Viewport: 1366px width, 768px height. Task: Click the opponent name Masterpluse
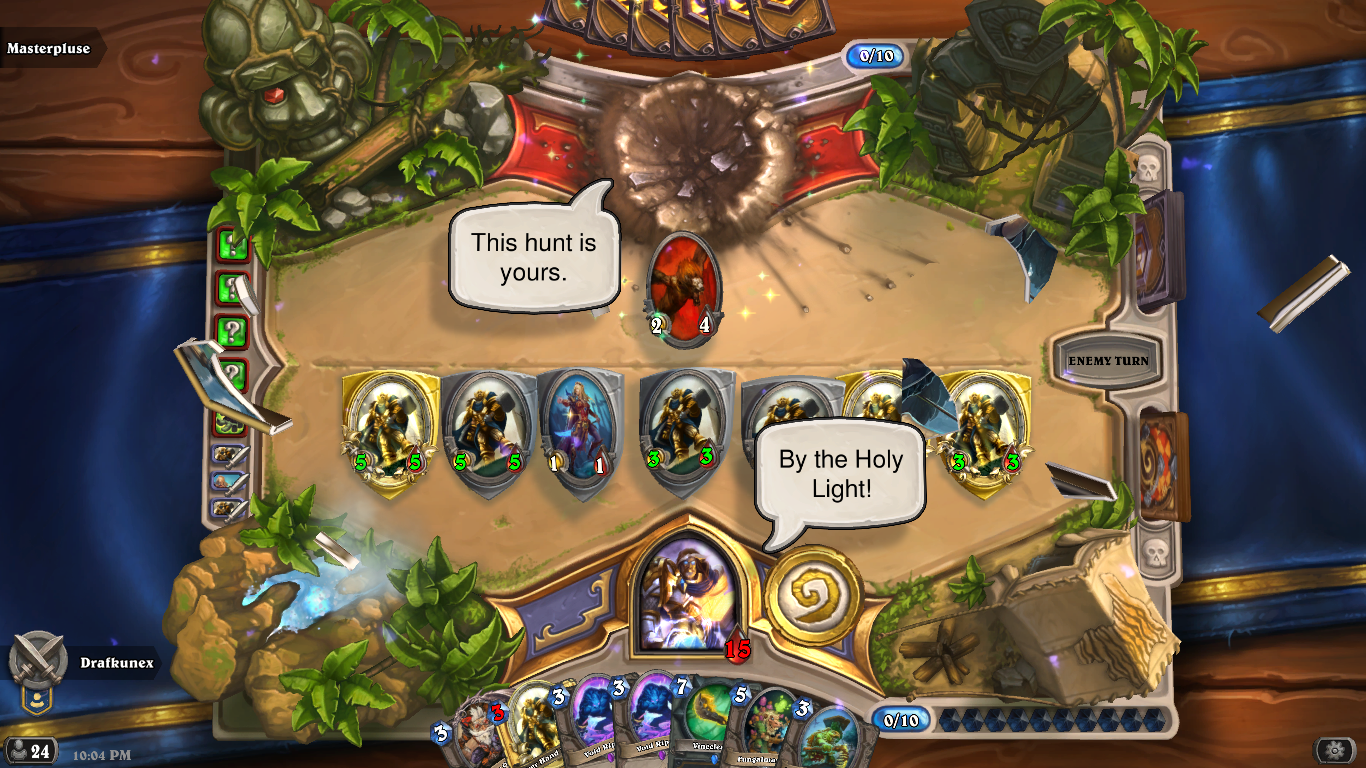tap(48, 48)
